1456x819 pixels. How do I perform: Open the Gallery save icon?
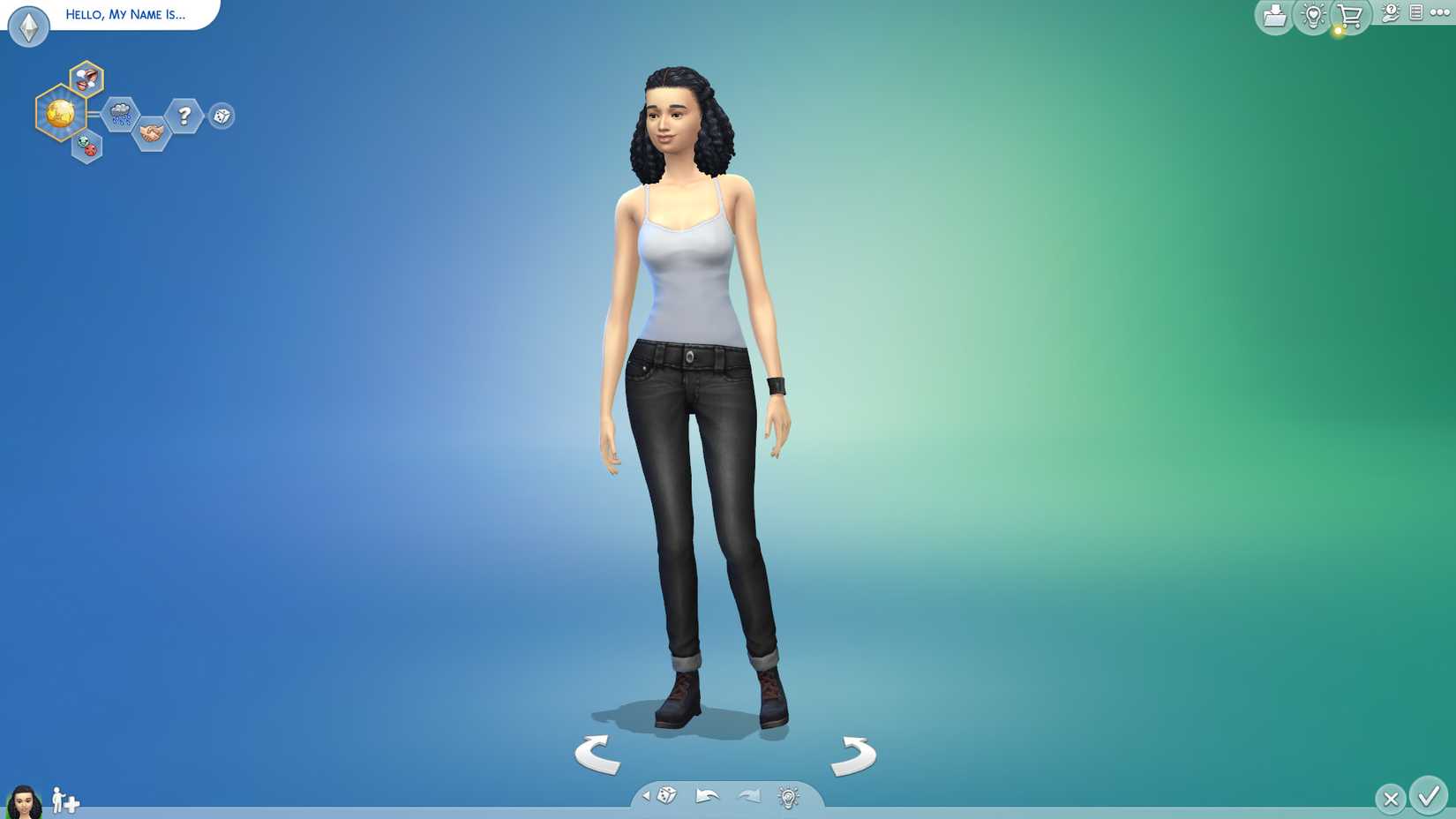tap(1274, 14)
